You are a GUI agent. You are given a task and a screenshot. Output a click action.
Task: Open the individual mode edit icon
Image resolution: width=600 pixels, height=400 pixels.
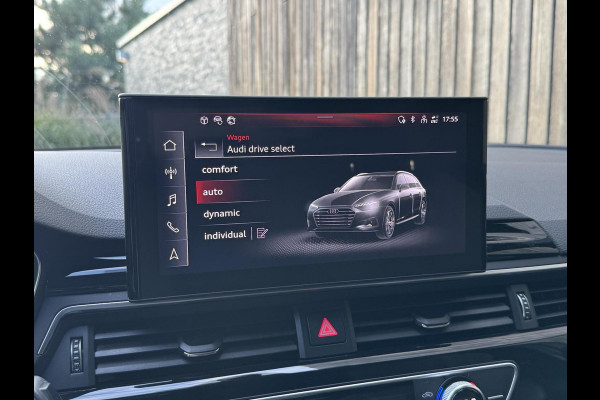point(262,234)
